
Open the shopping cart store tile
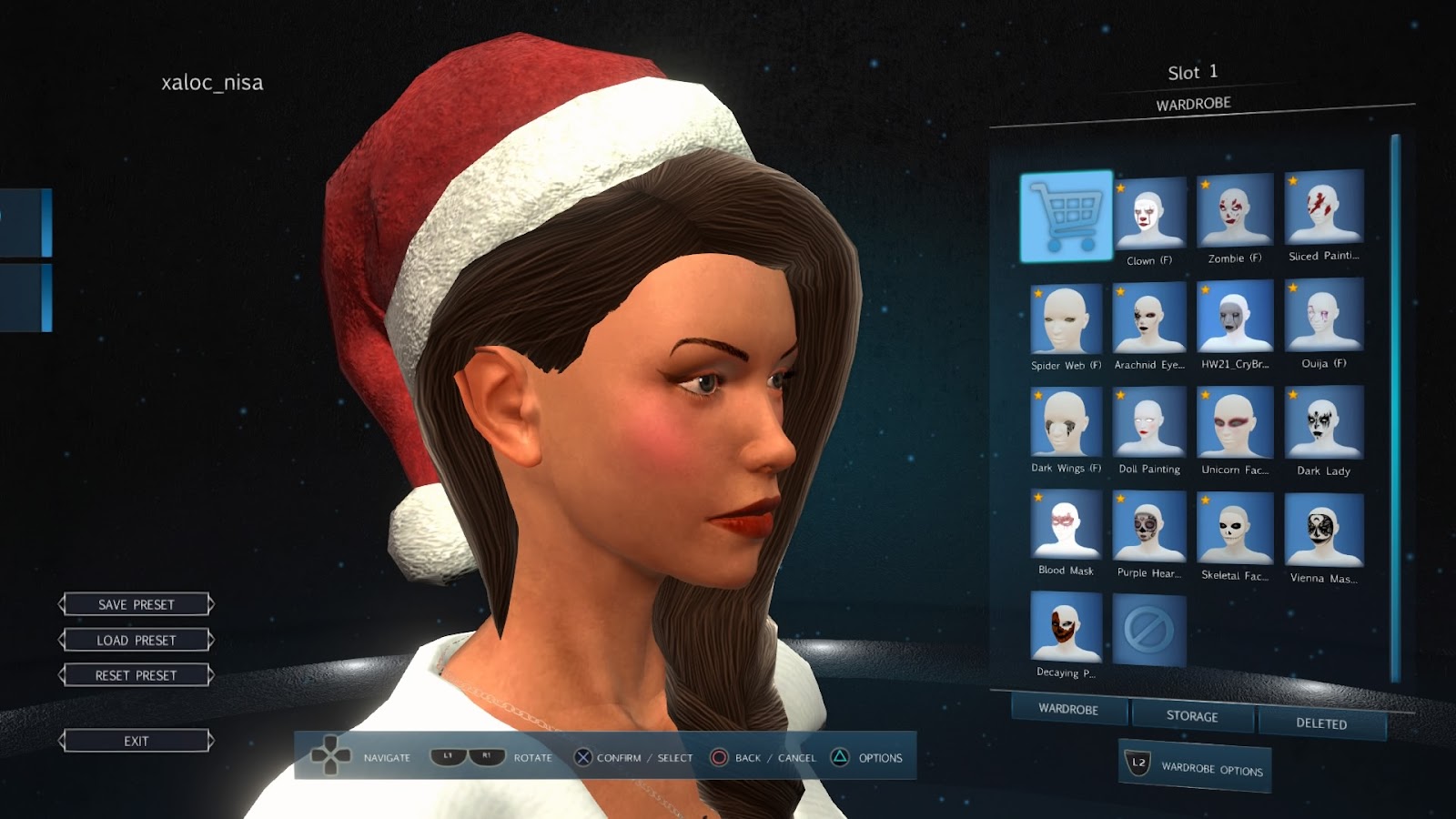[1067, 216]
